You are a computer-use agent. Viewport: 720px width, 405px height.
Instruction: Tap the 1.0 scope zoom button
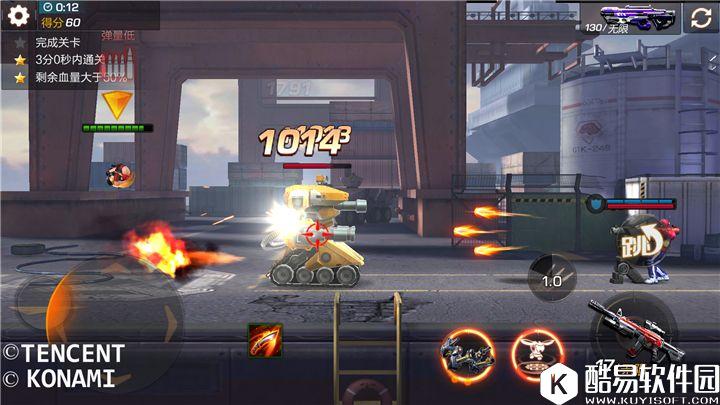click(552, 279)
